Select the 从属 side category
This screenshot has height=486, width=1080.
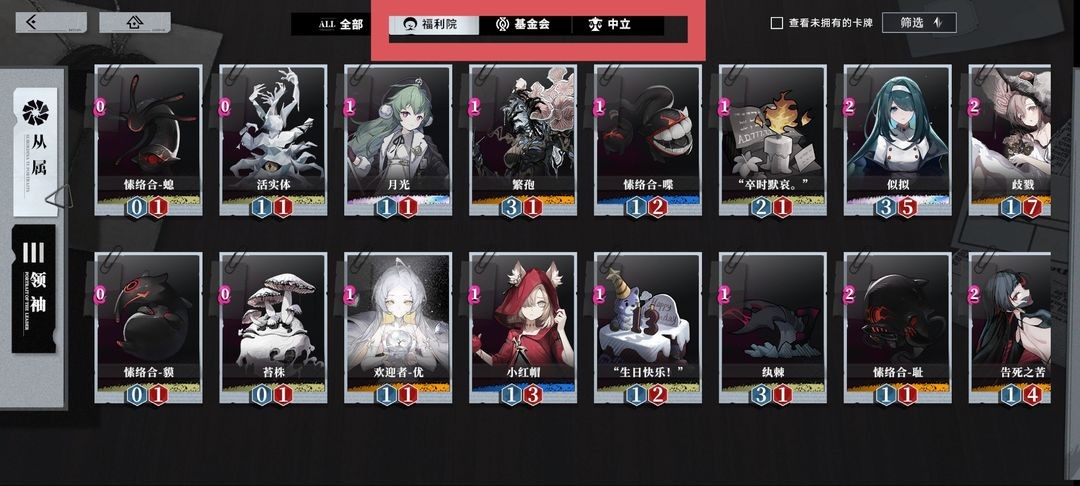[x=37, y=150]
